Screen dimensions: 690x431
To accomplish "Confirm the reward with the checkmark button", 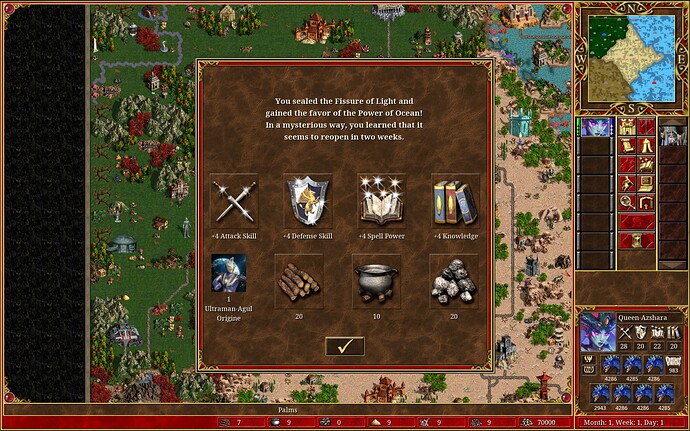I will point(344,346).
